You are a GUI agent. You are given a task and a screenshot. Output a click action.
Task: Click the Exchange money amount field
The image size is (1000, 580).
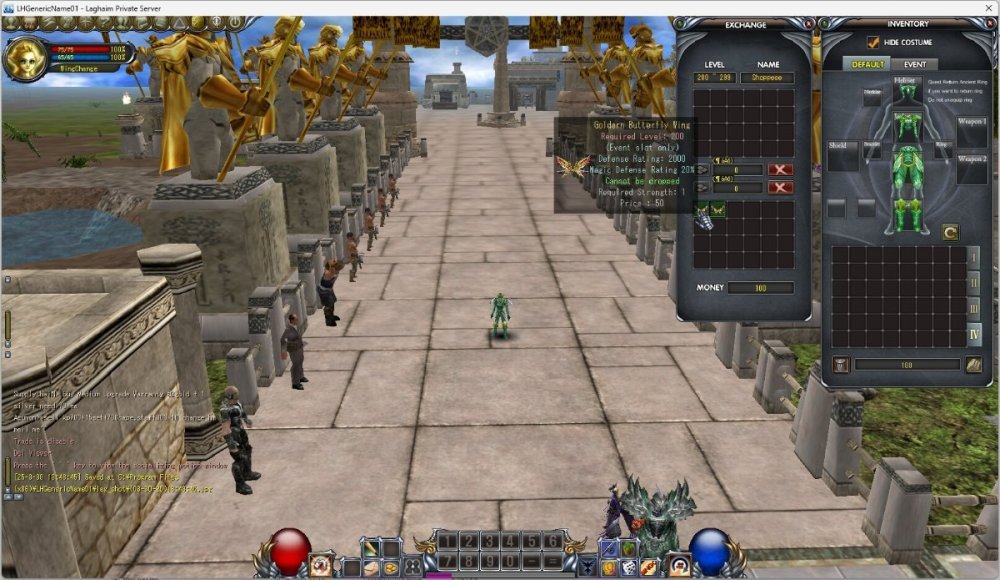pyautogui.click(x=760, y=288)
